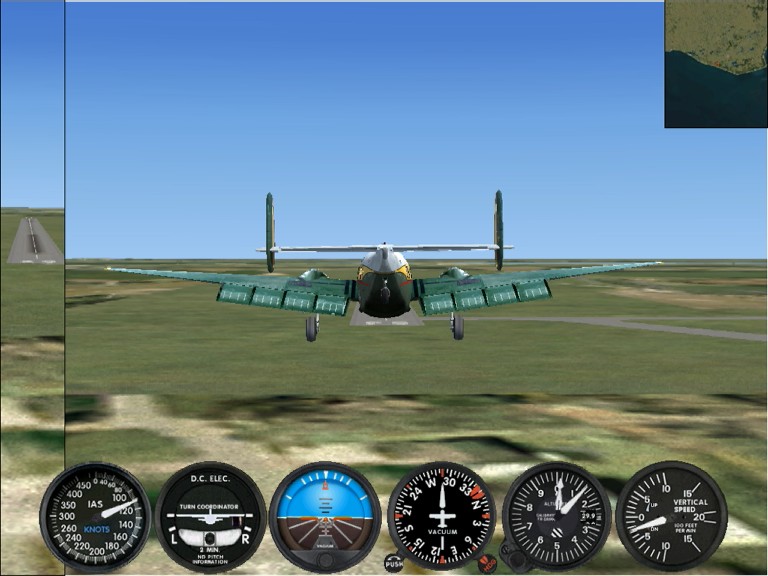Click the red HDG bug knob
The width and height of the screenshot is (768, 576).
[487, 564]
